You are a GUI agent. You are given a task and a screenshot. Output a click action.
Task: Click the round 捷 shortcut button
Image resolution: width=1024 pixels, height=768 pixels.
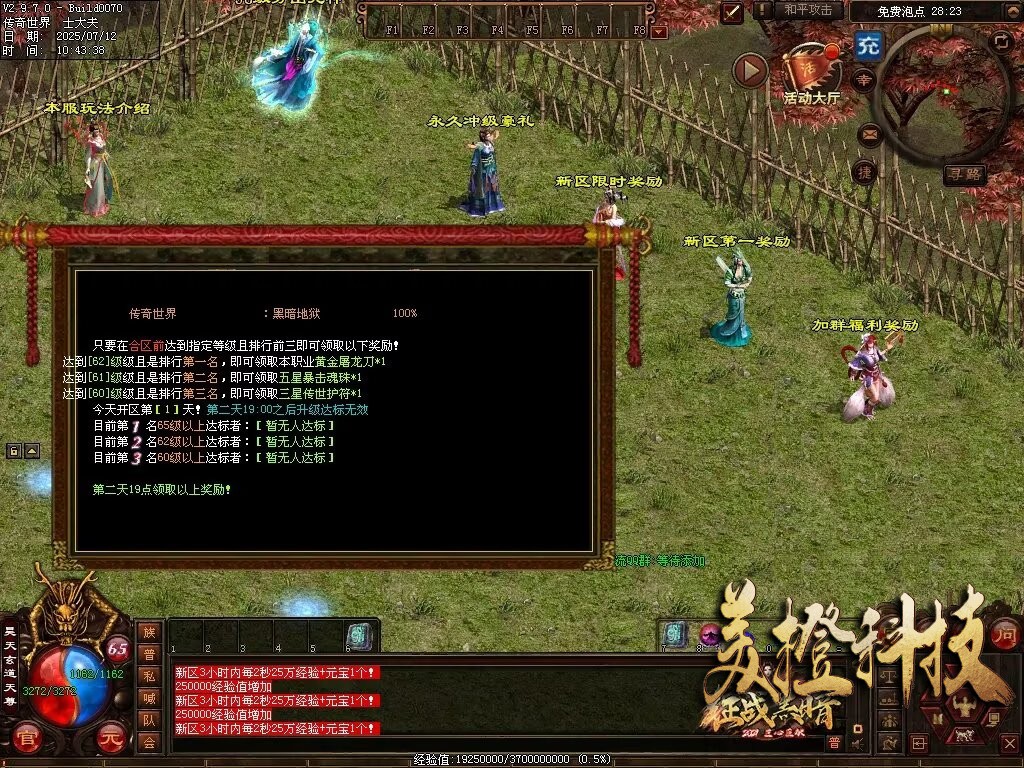tap(865, 172)
